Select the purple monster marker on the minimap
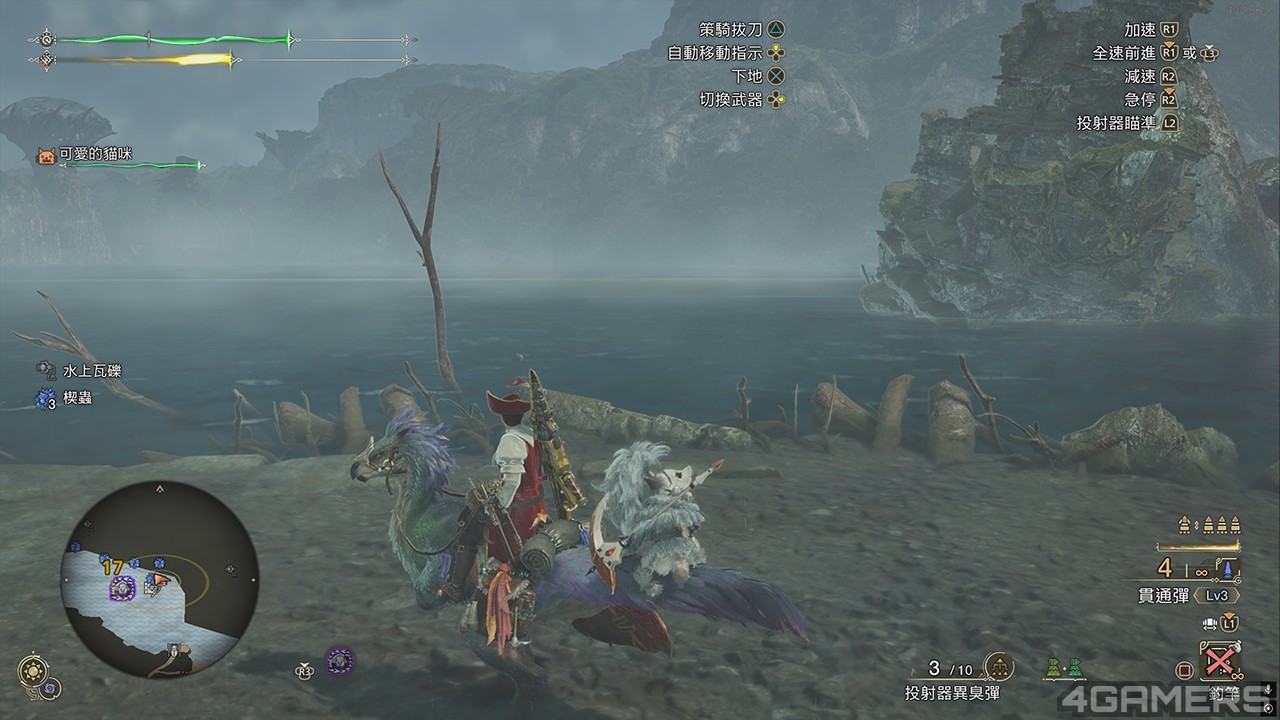 pyautogui.click(x=123, y=588)
